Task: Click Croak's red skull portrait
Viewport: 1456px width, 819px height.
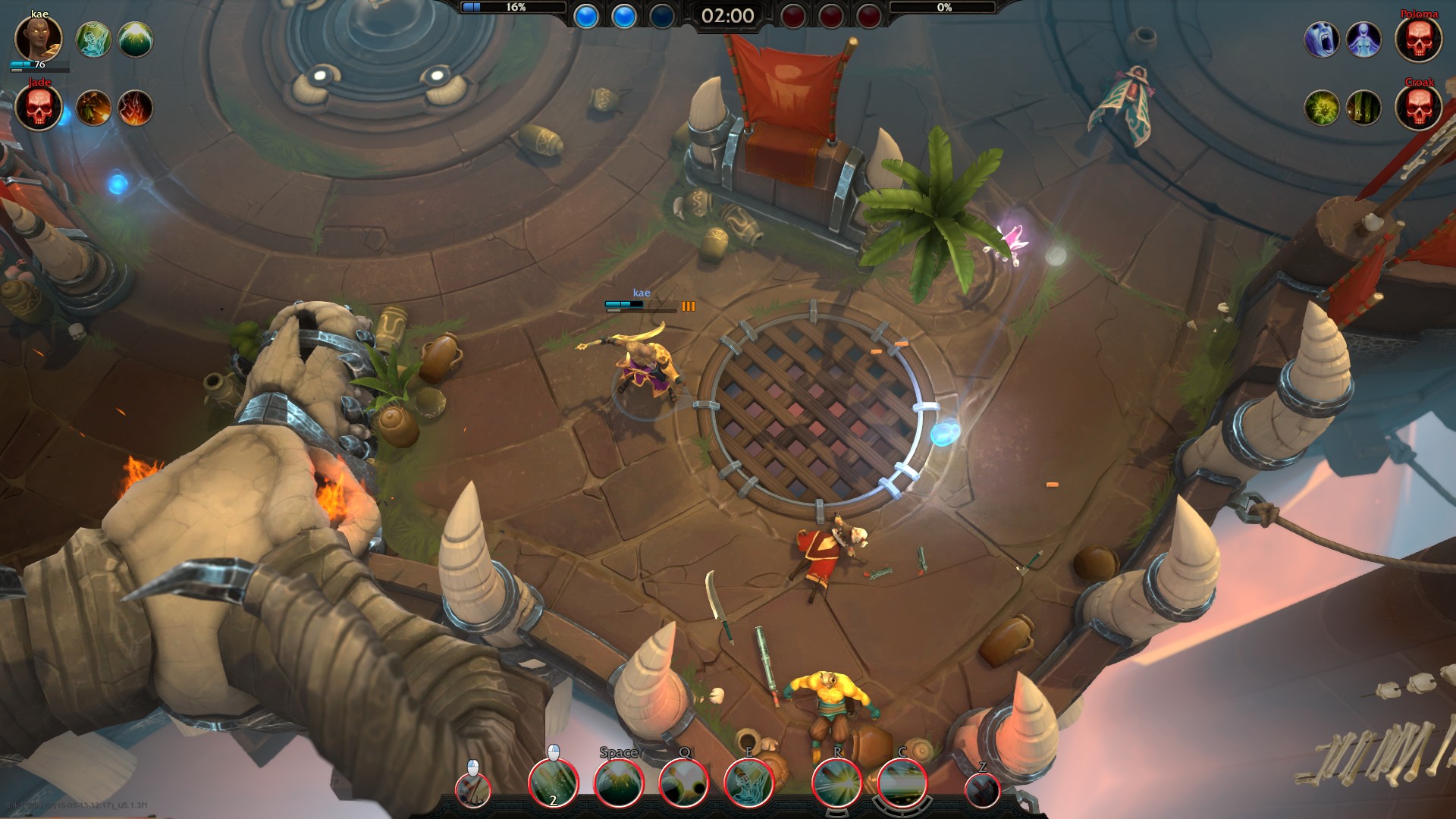Action: 1418,108
